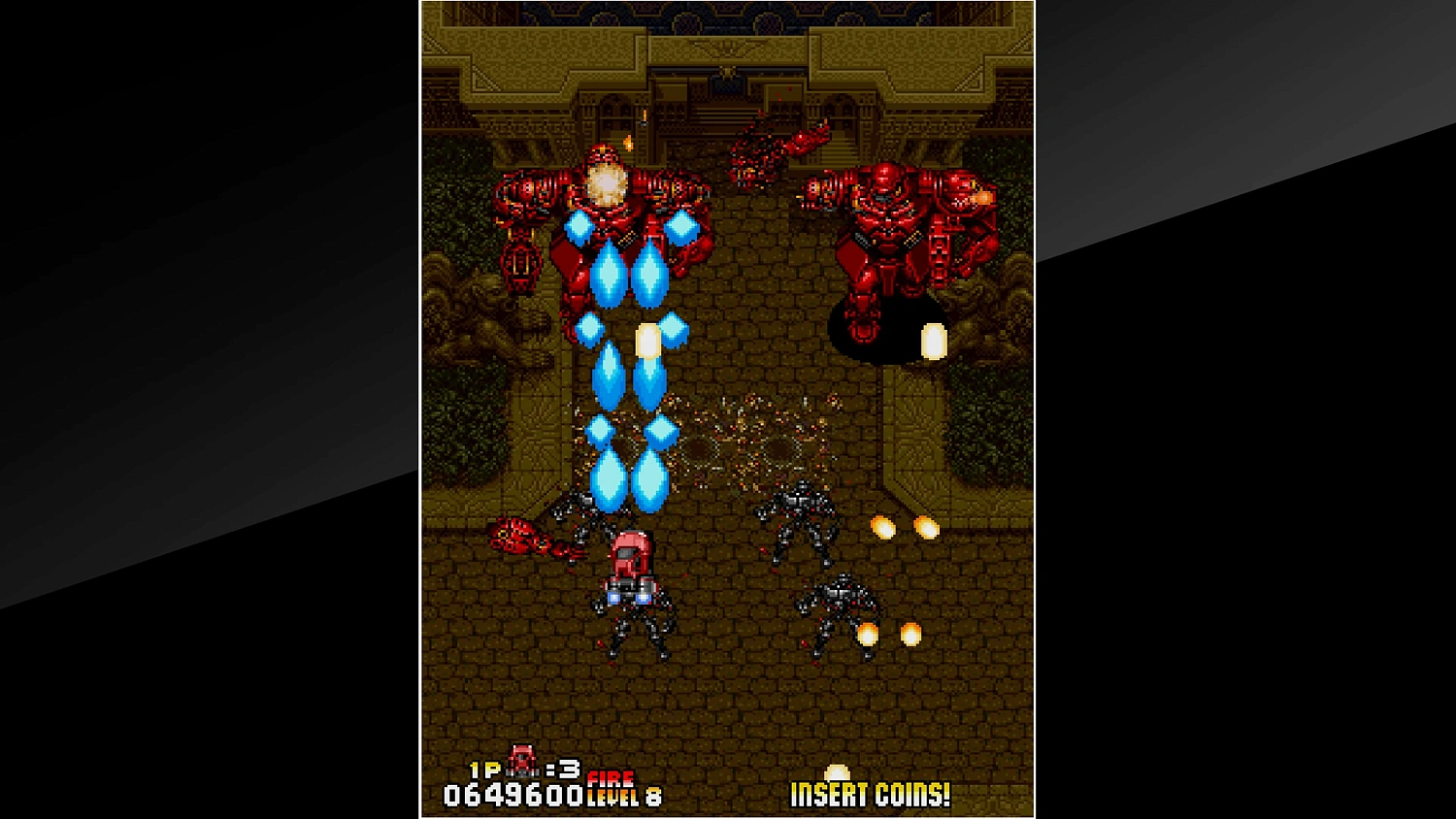Click the FIRE weapon indicator
The height and width of the screenshot is (819, 1456).
[x=610, y=777]
